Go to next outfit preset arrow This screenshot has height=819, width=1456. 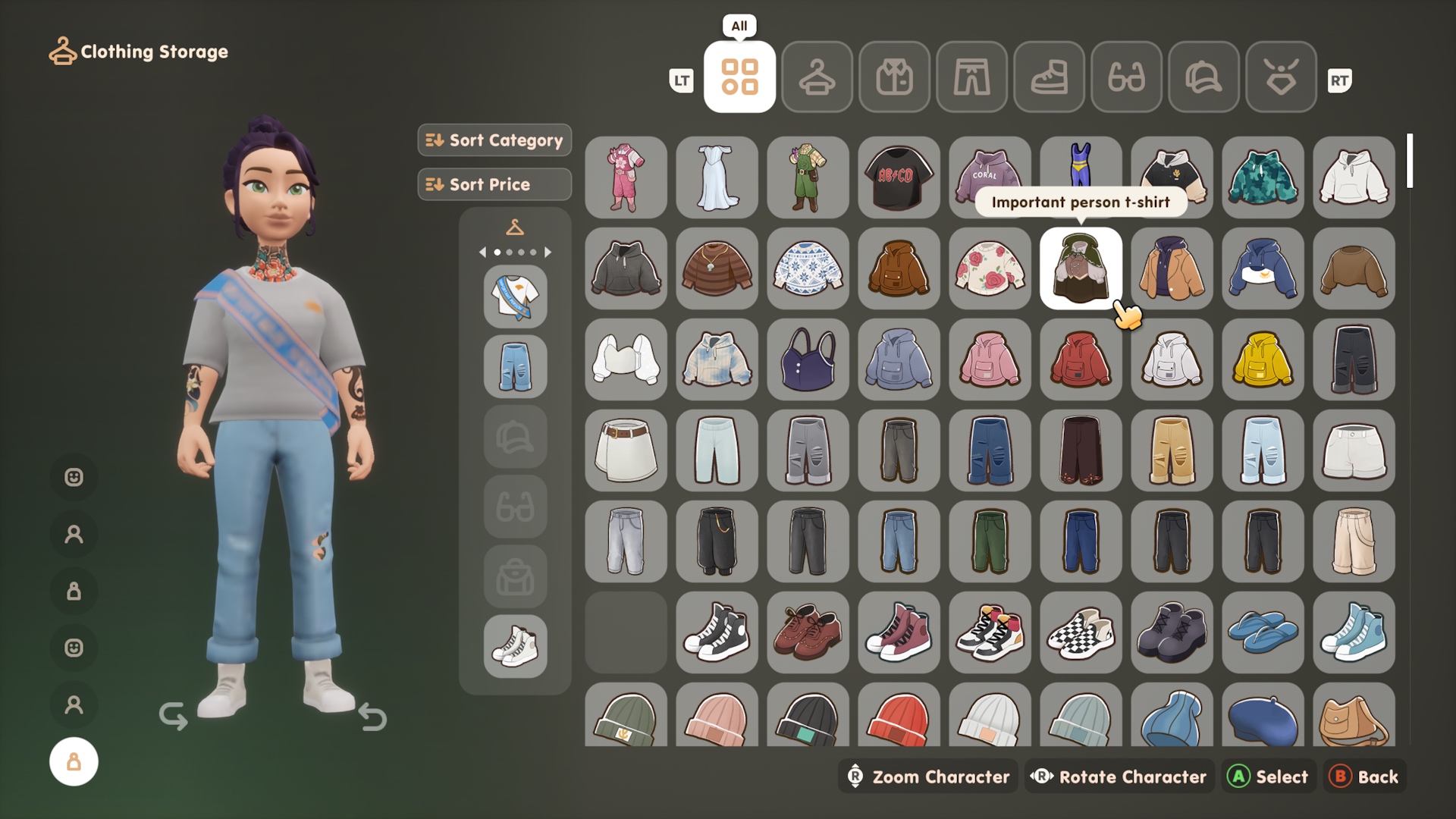coord(548,252)
